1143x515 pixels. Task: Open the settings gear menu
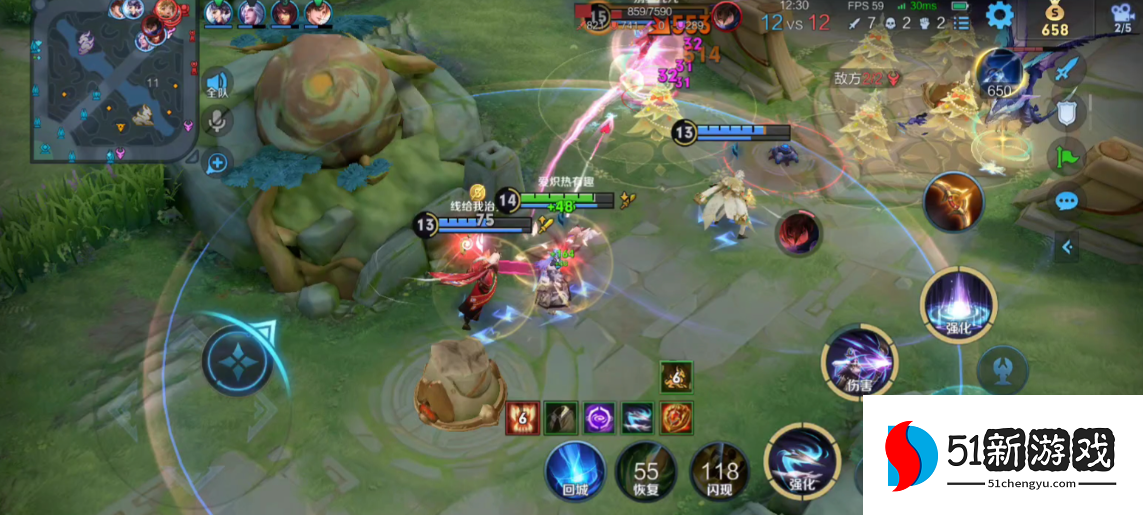(x=997, y=16)
